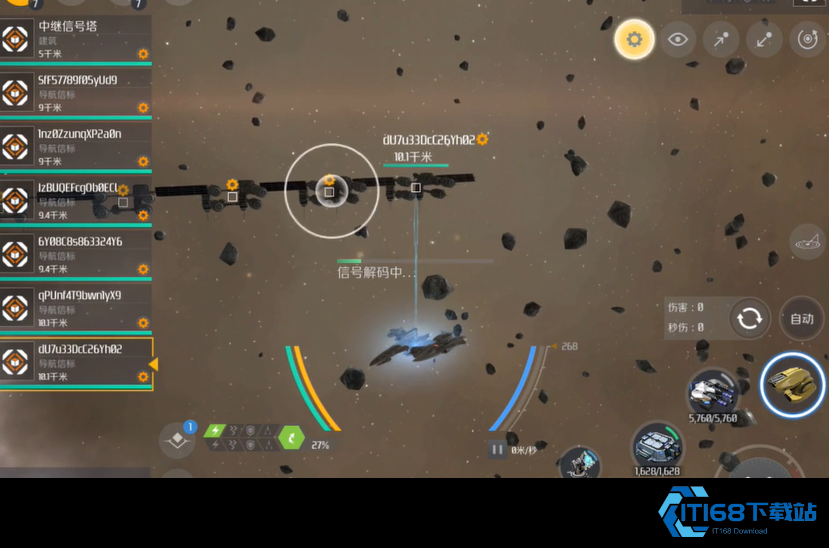
Task: Toggle the eye view icon
Action: (678, 40)
